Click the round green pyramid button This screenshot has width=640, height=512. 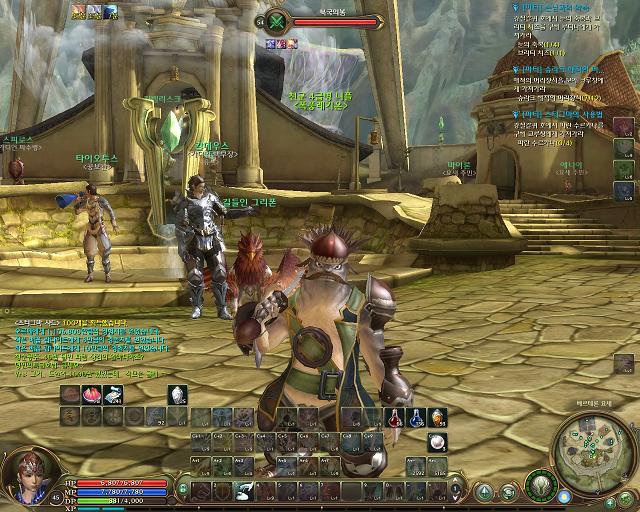(484, 492)
